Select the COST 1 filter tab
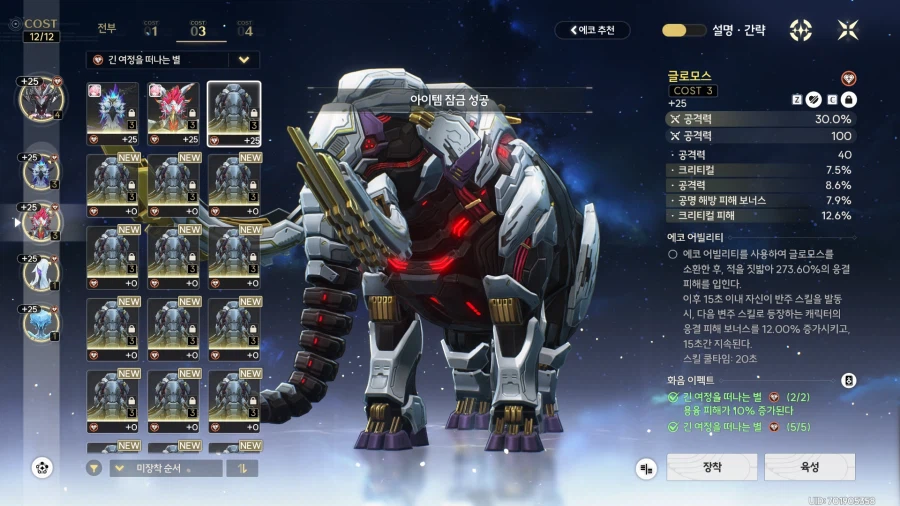 point(151,29)
